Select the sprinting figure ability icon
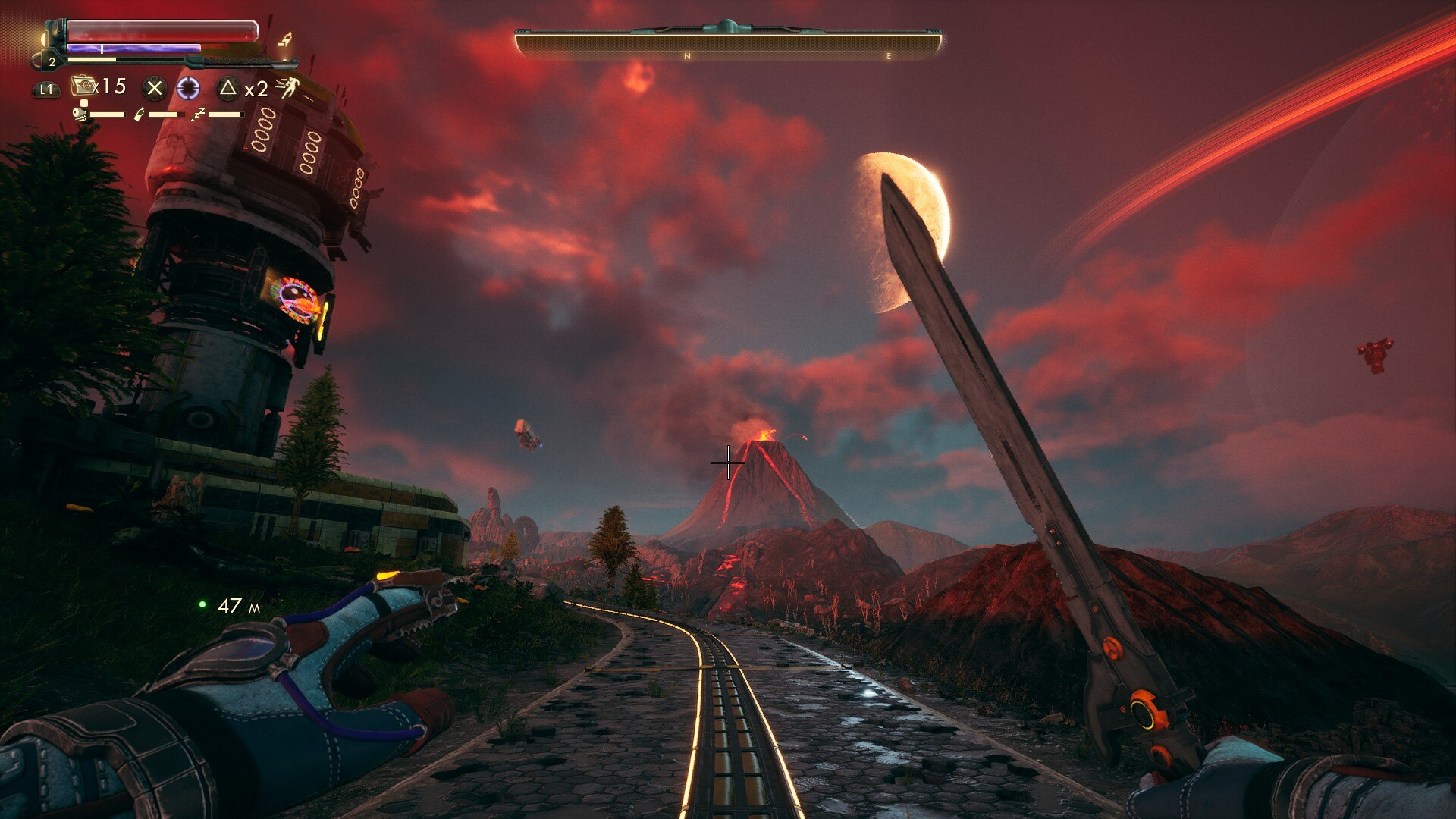Screen dimensions: 1456x819 coord(287,88)
